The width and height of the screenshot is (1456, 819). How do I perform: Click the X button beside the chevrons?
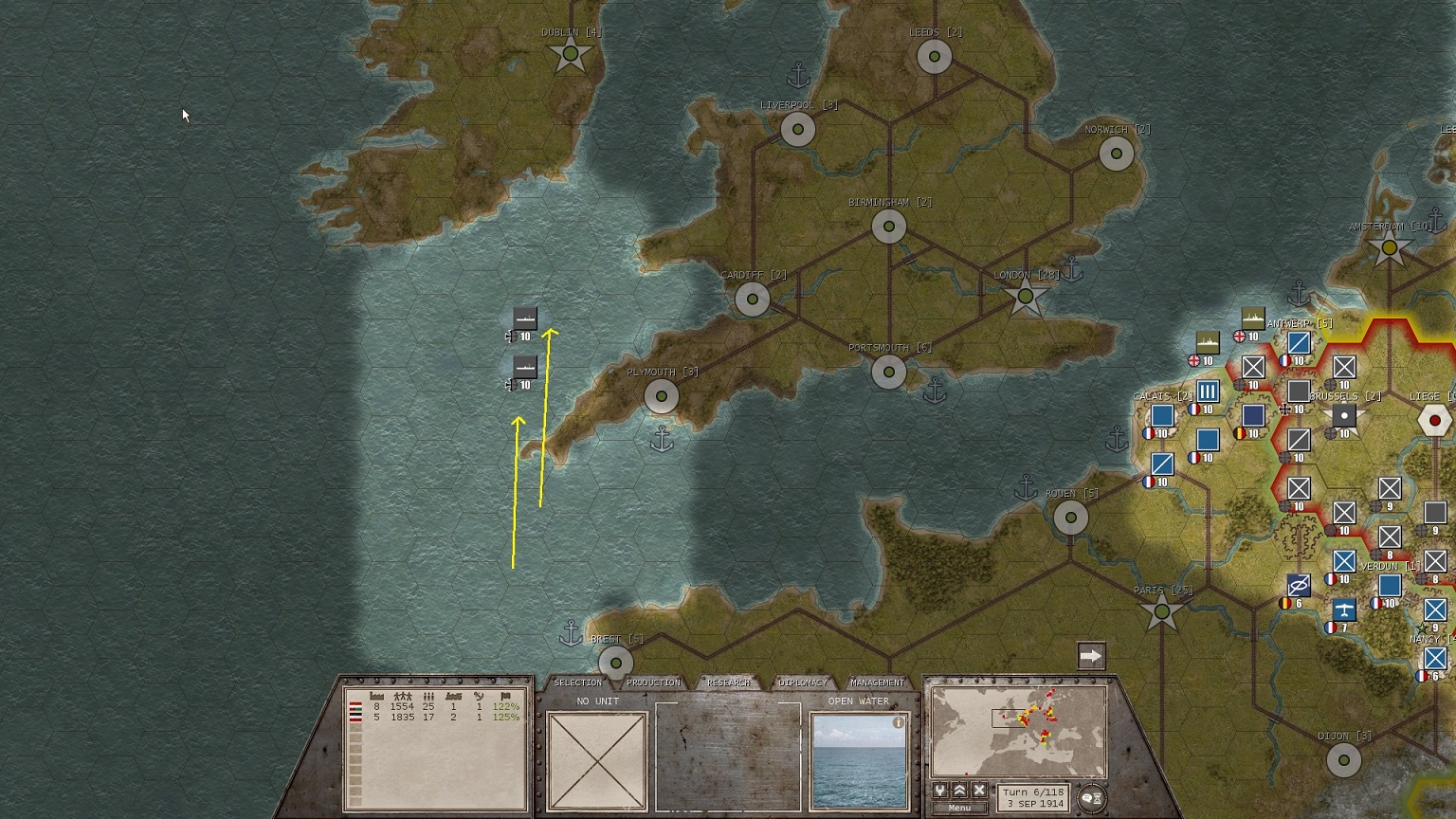(979, 791)
